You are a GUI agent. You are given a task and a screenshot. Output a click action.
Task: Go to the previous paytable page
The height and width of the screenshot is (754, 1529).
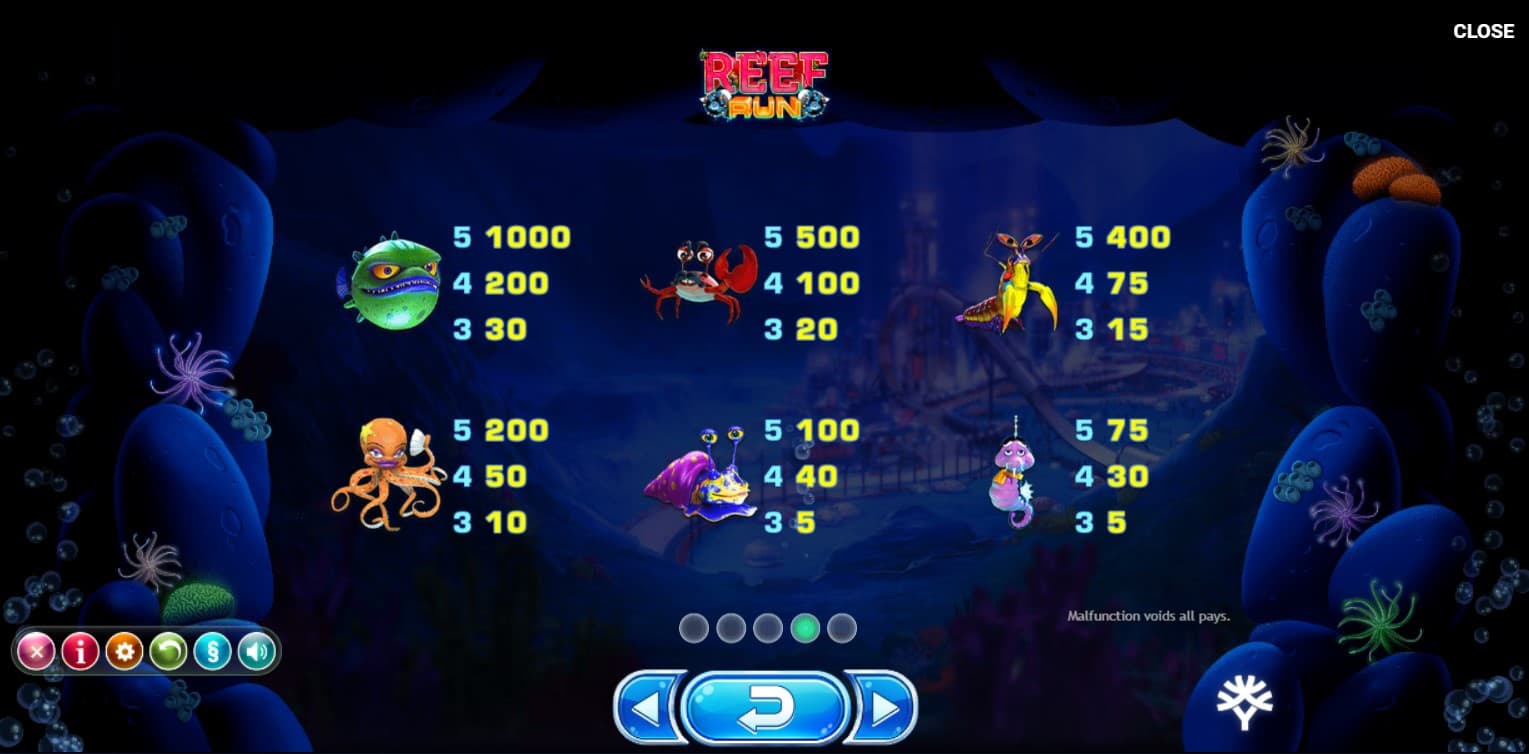coord(647,708)
